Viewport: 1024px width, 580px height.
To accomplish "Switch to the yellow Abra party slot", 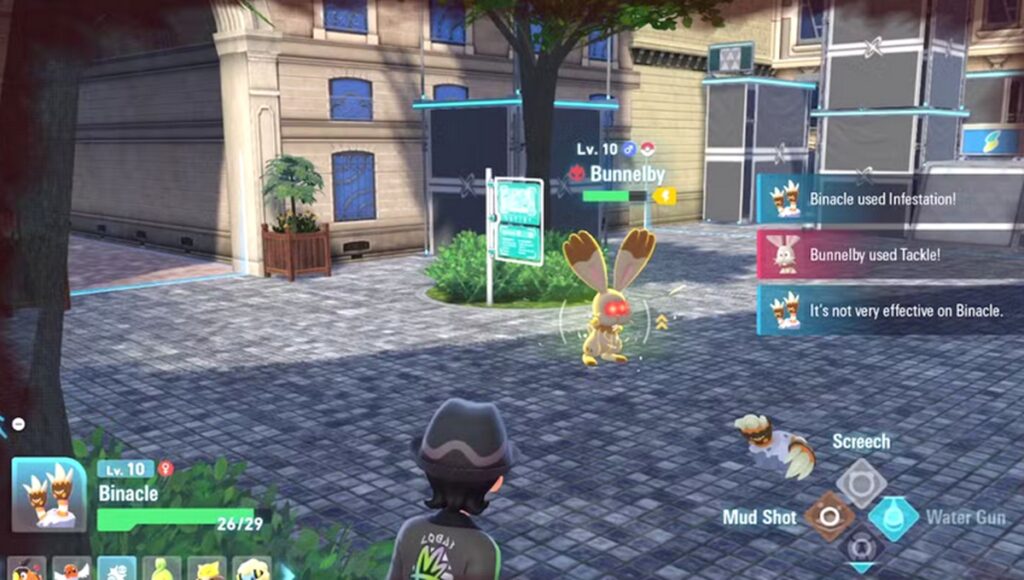I will pos(207,571).
